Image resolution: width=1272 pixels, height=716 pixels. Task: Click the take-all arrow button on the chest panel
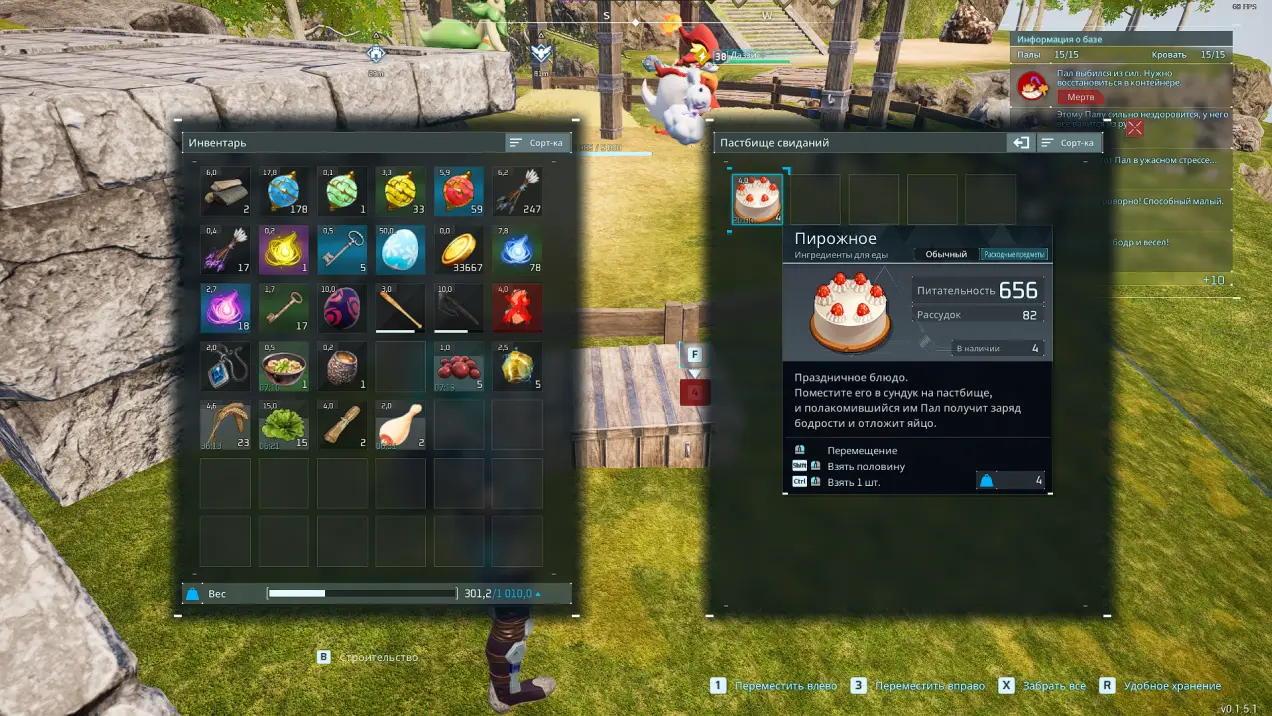pos(1020,143)
